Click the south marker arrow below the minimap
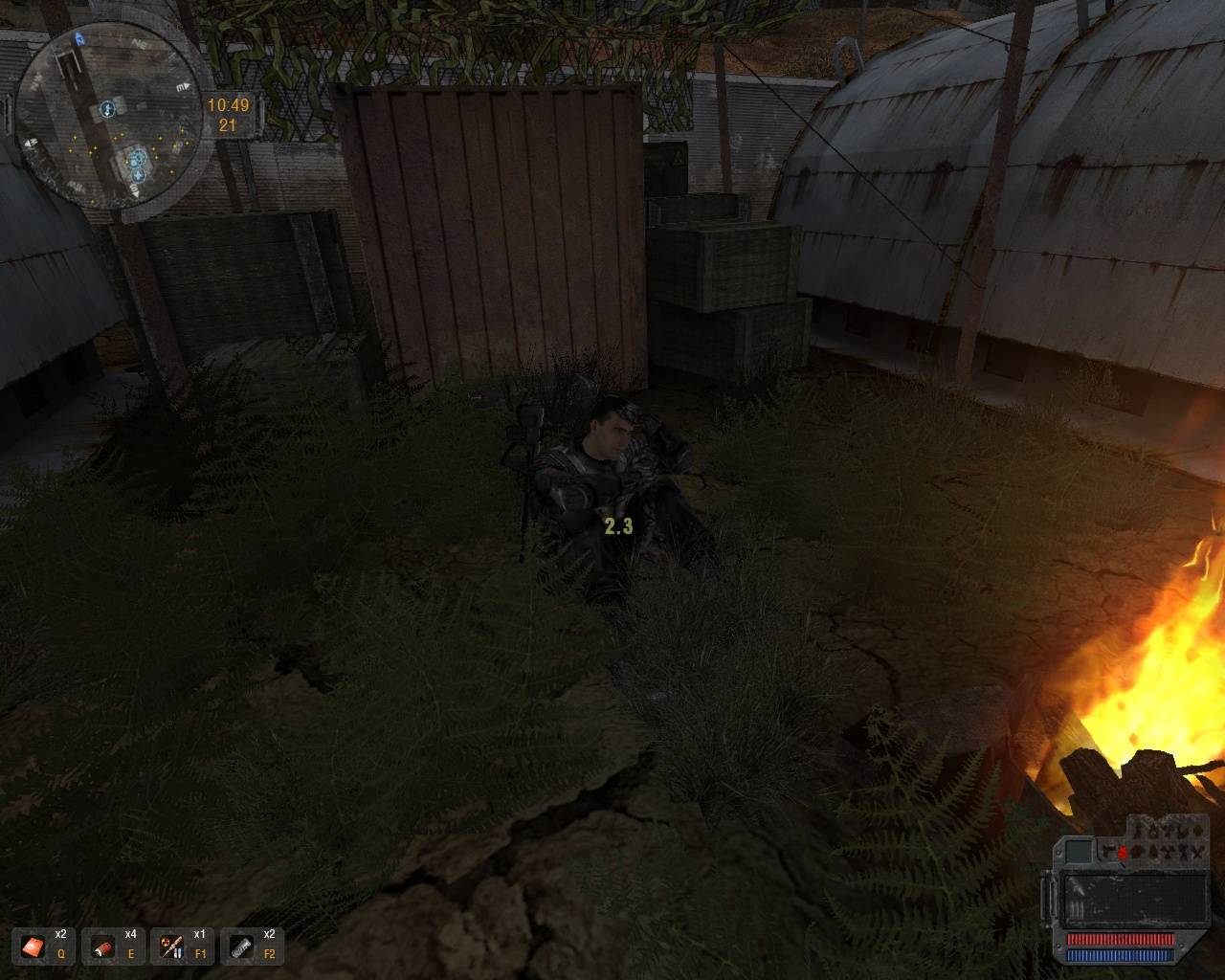 tap(136, 193)
